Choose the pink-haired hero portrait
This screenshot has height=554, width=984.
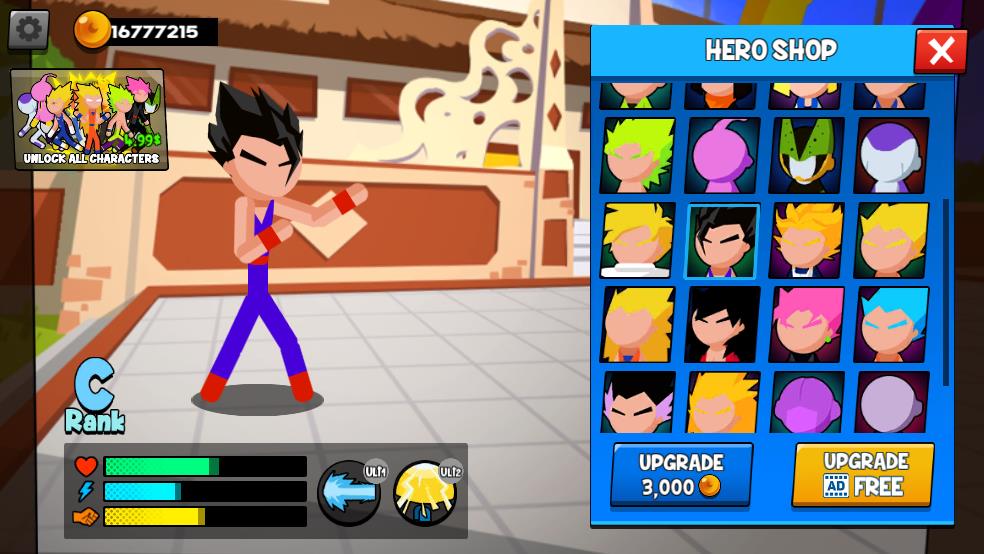click(806, 325)
